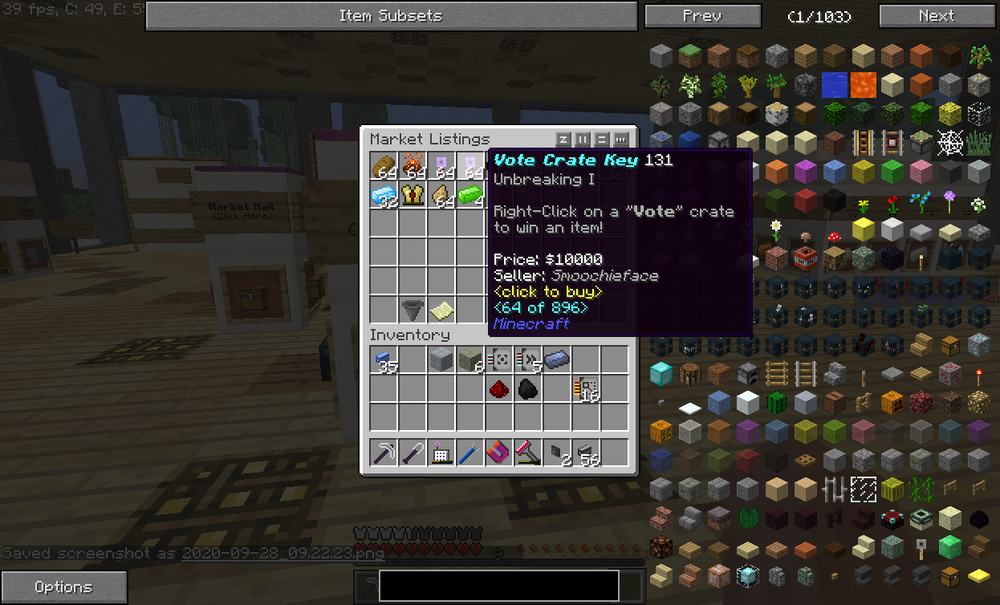Select the pickaxe in the hotbar

point(384,453)
